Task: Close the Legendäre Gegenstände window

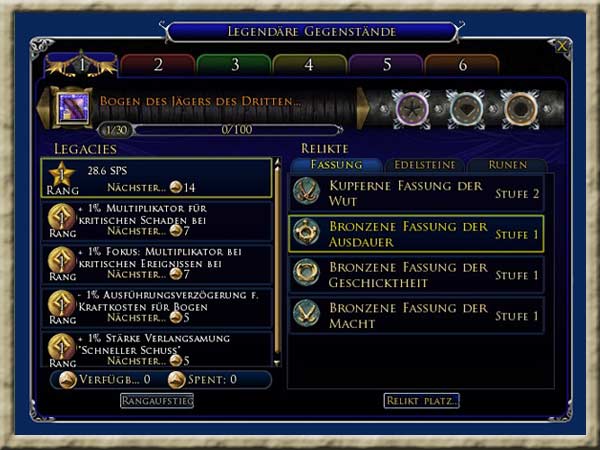Action: click(x=562, y=46)
